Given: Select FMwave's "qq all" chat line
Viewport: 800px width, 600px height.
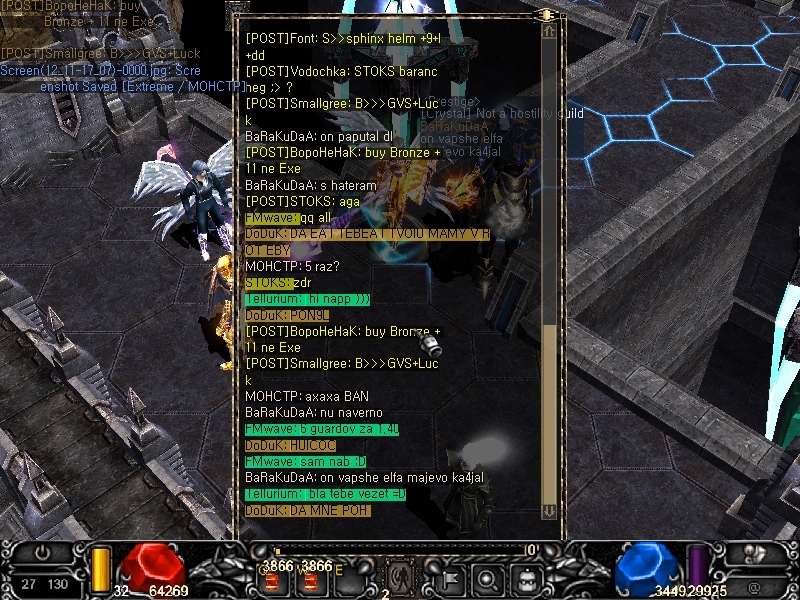Looking at the screenshot, I should pos(288,218).
